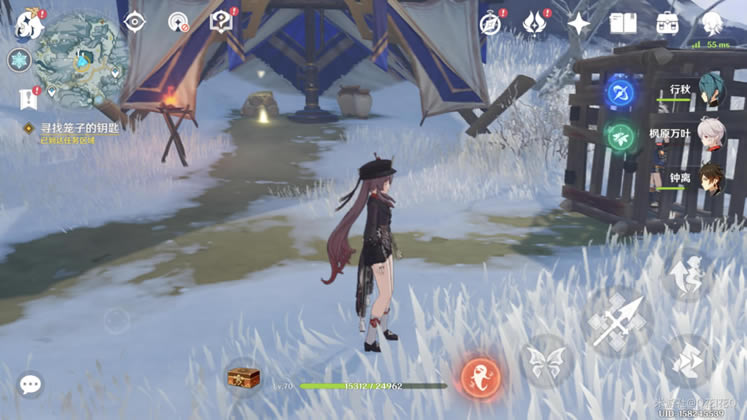Screen dimensions: 747x420
Task: Switch to party member 行秋
Action: (x=710, y=92)
